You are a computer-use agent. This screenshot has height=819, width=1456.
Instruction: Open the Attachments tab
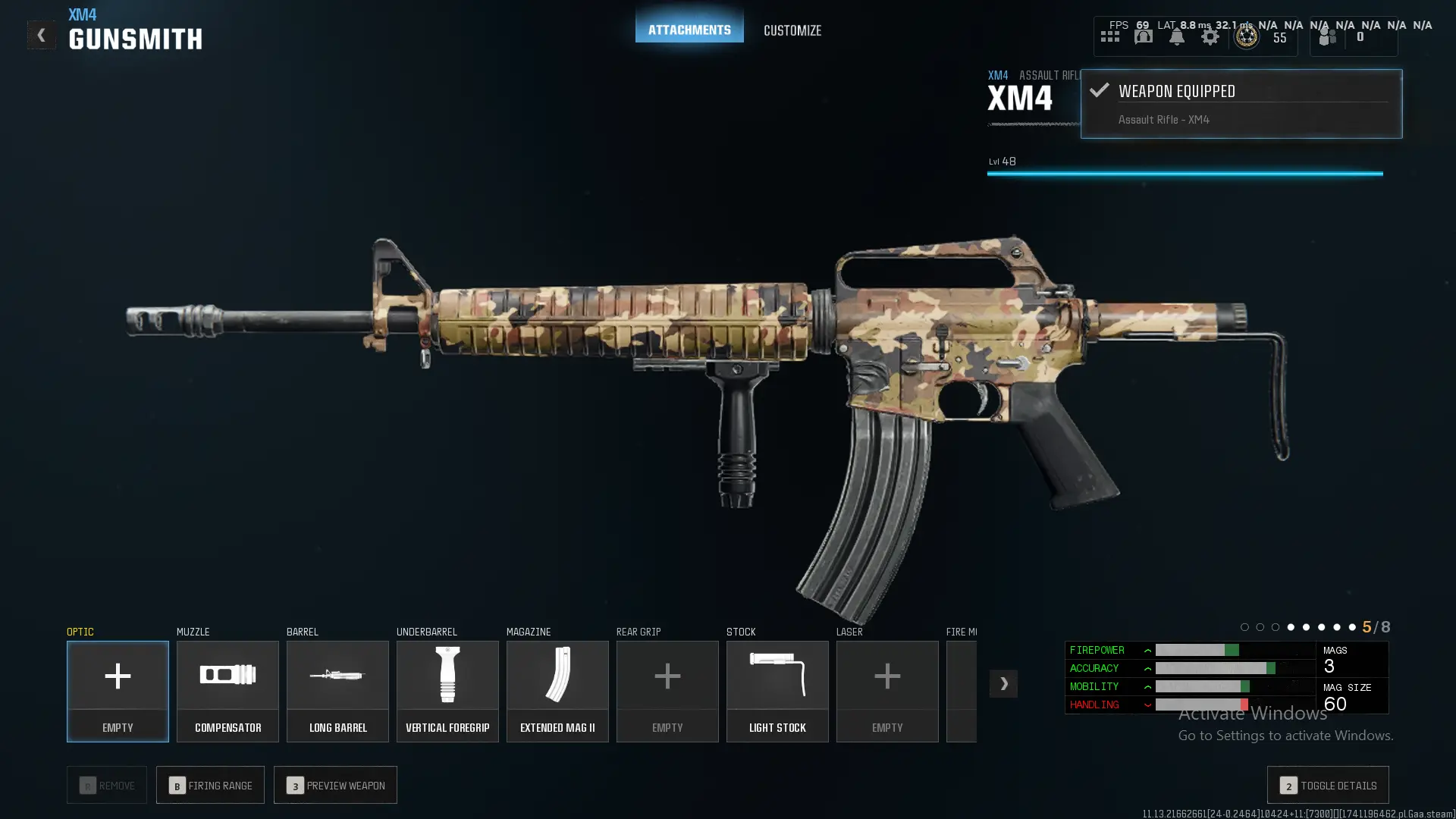click(689, 30)
